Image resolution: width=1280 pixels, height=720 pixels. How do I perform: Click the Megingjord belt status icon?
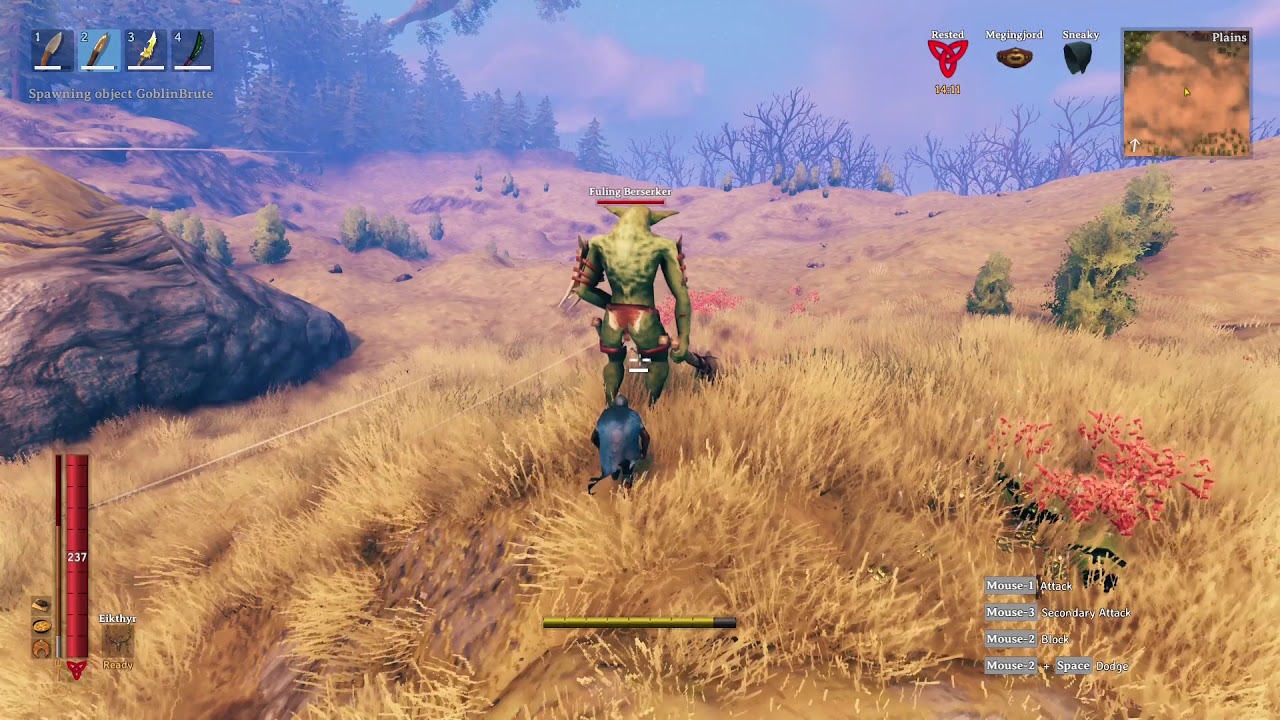click(1015, 57)
